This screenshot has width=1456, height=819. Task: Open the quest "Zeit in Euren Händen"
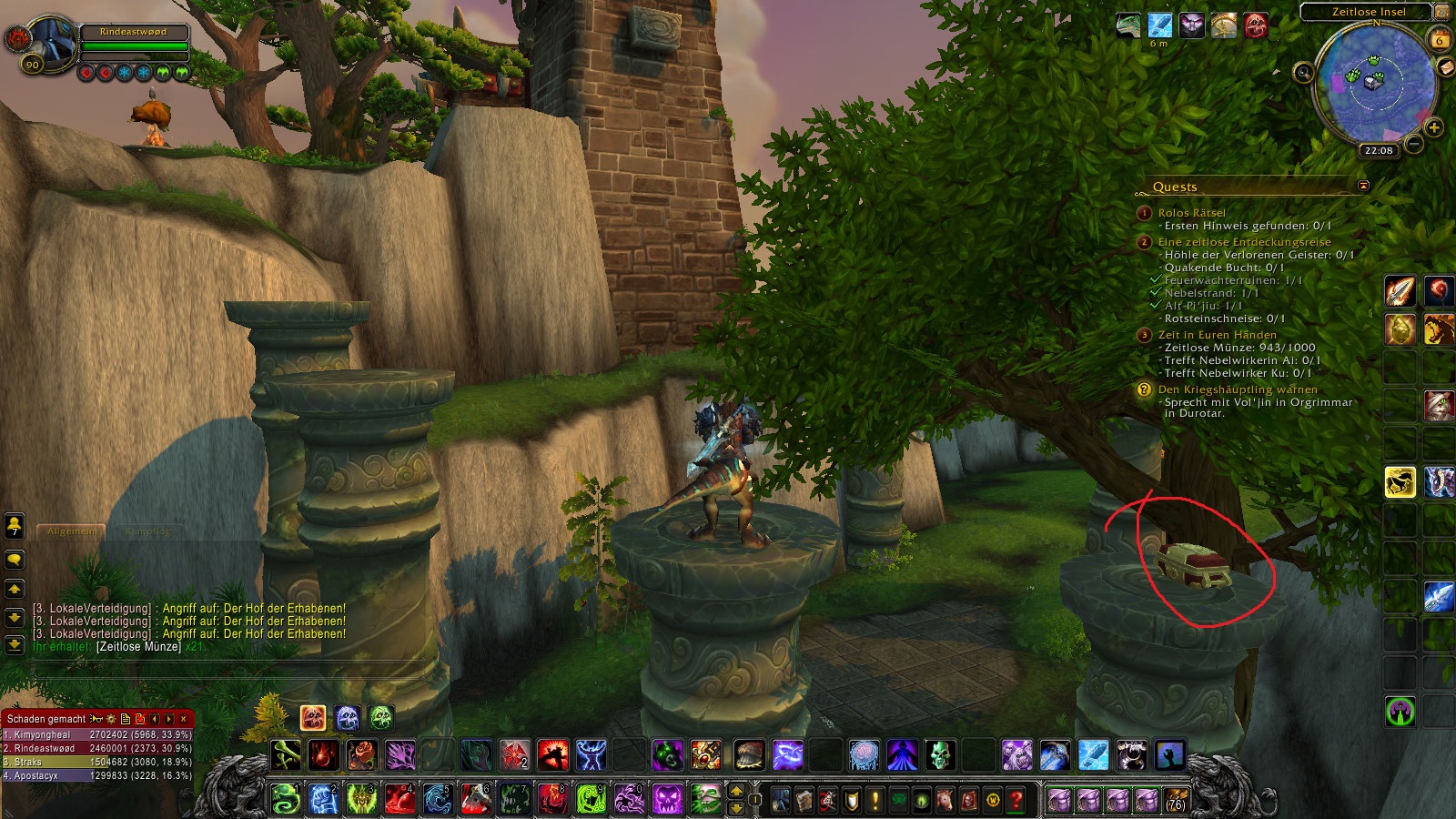coord(1217,335)
